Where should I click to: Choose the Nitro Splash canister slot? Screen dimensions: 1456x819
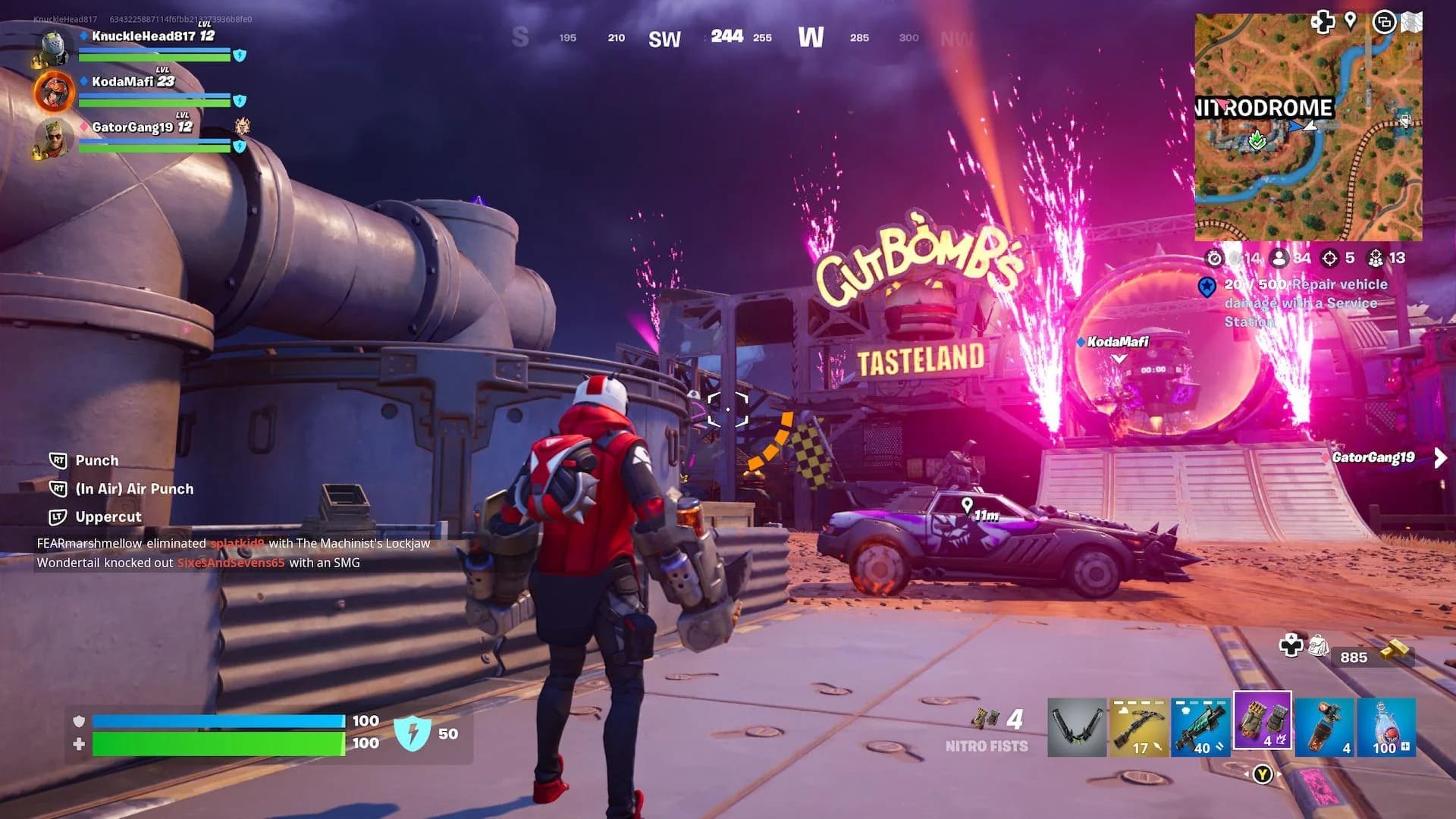pyautogui.click(x=1325, y=728)
